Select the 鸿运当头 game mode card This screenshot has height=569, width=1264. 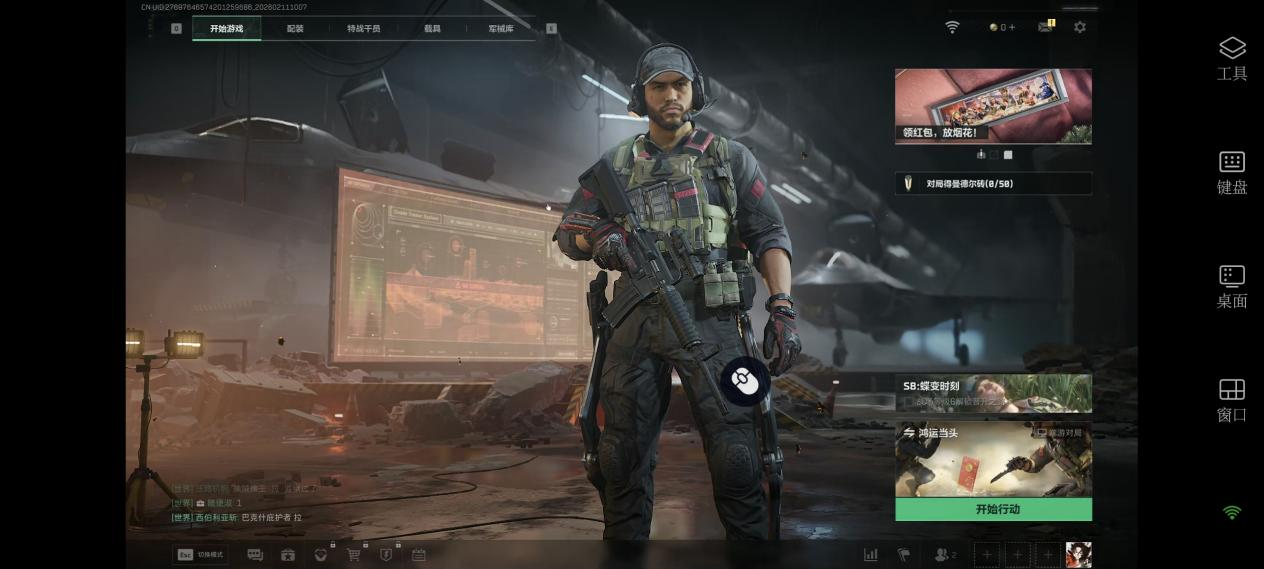992,459
